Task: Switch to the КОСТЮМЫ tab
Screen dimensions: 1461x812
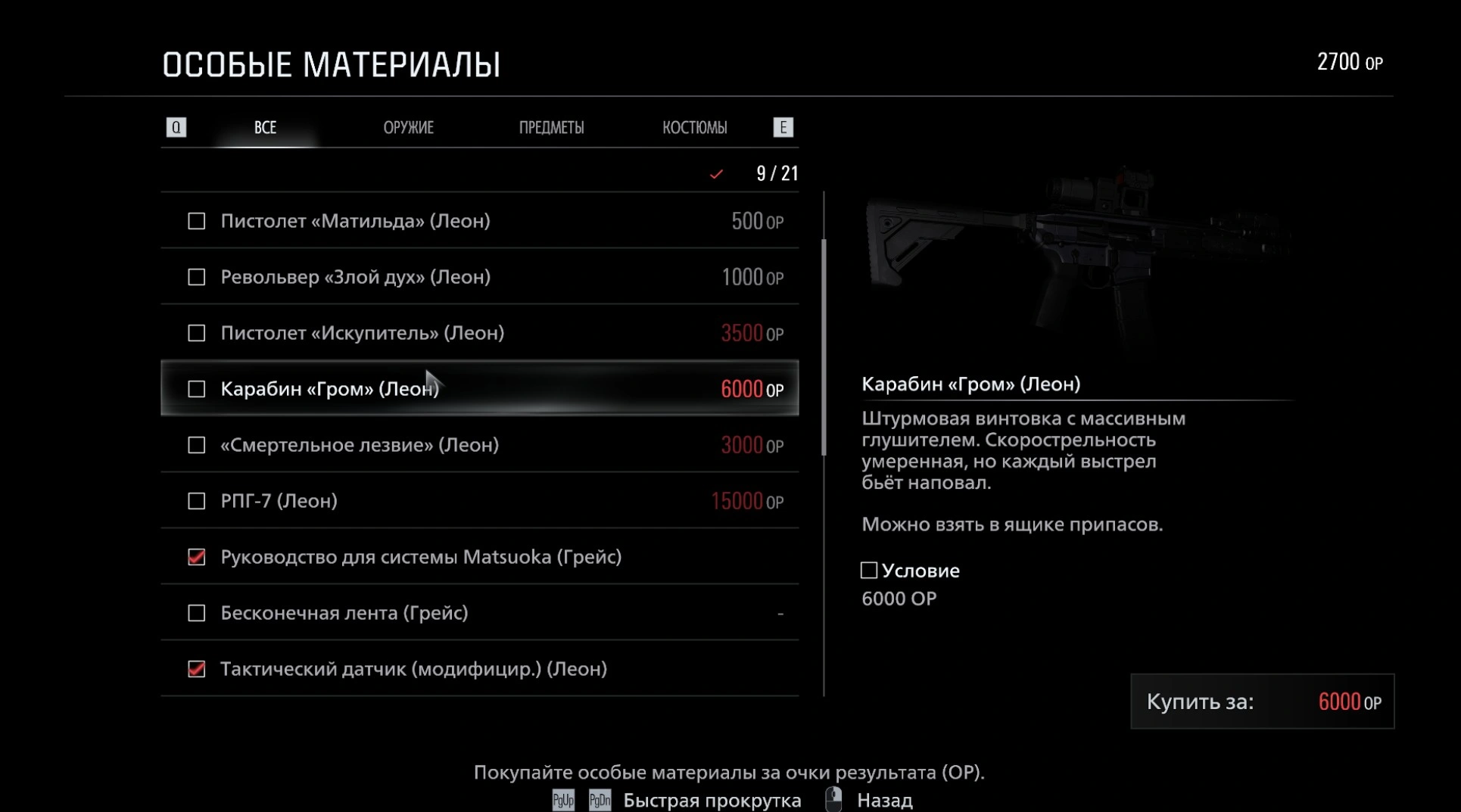Action: 694,127
